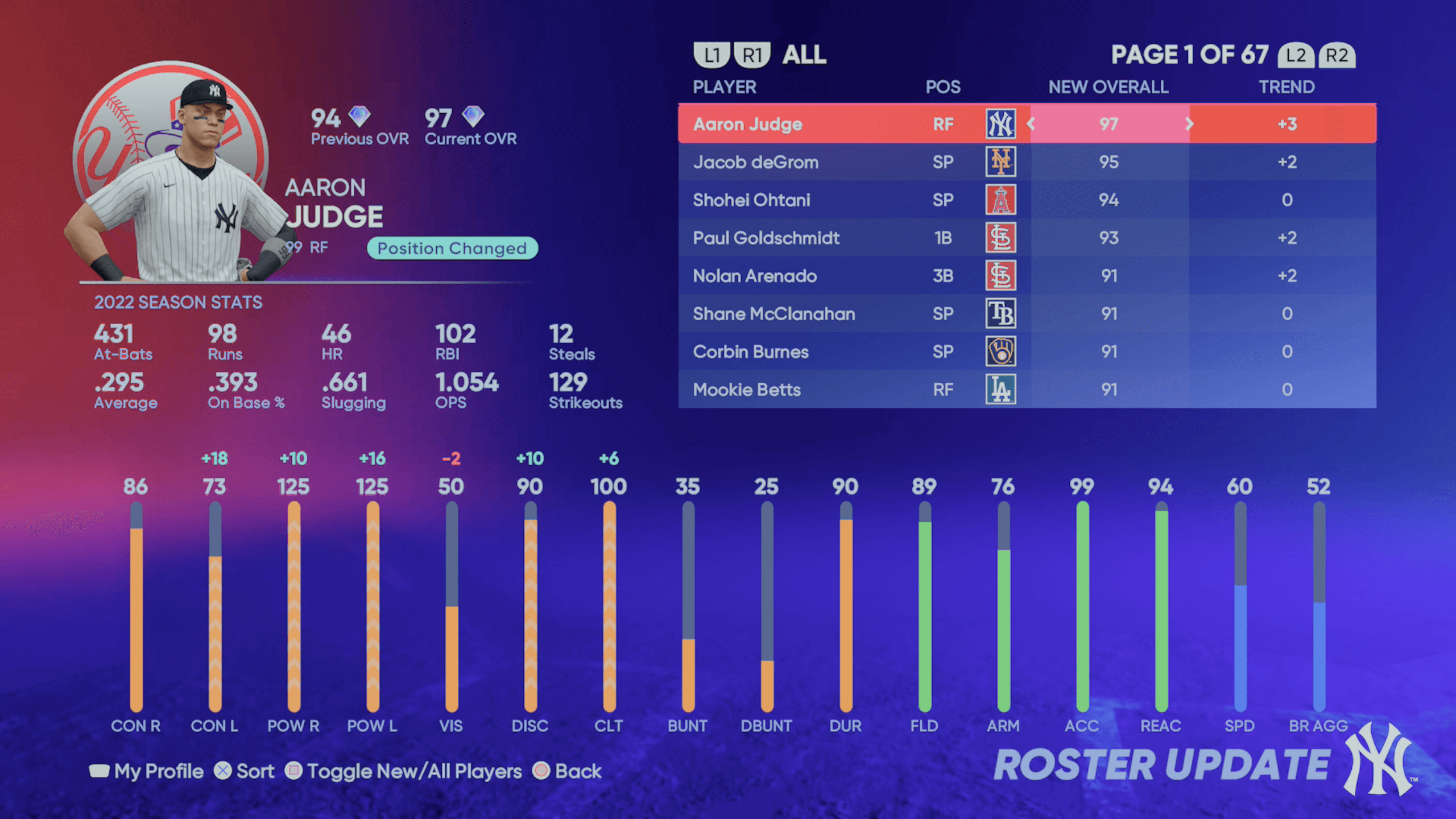Open the My Profile option
Viewport: 1456px width, 819px height.
(x=147, y=771)
